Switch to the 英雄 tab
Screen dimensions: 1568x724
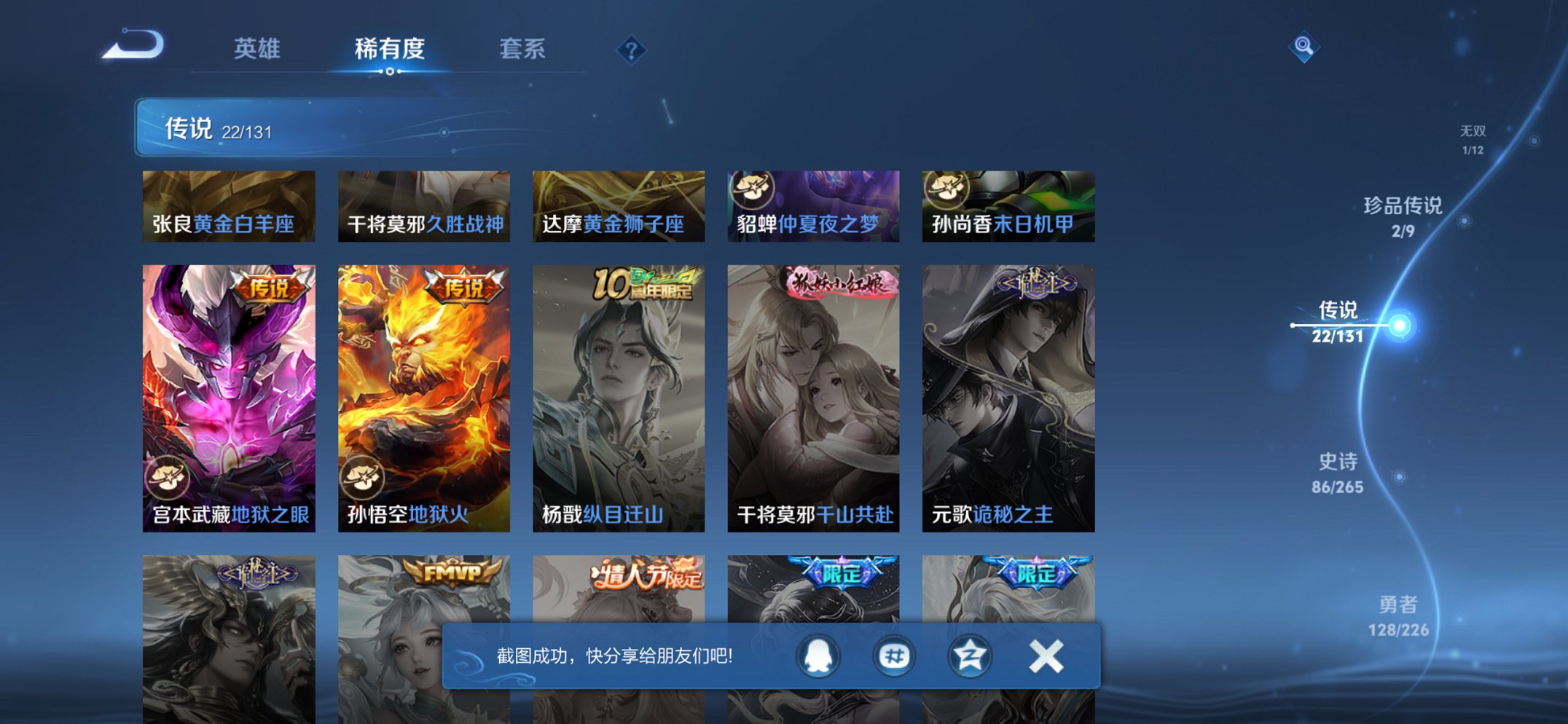point(259,50)
